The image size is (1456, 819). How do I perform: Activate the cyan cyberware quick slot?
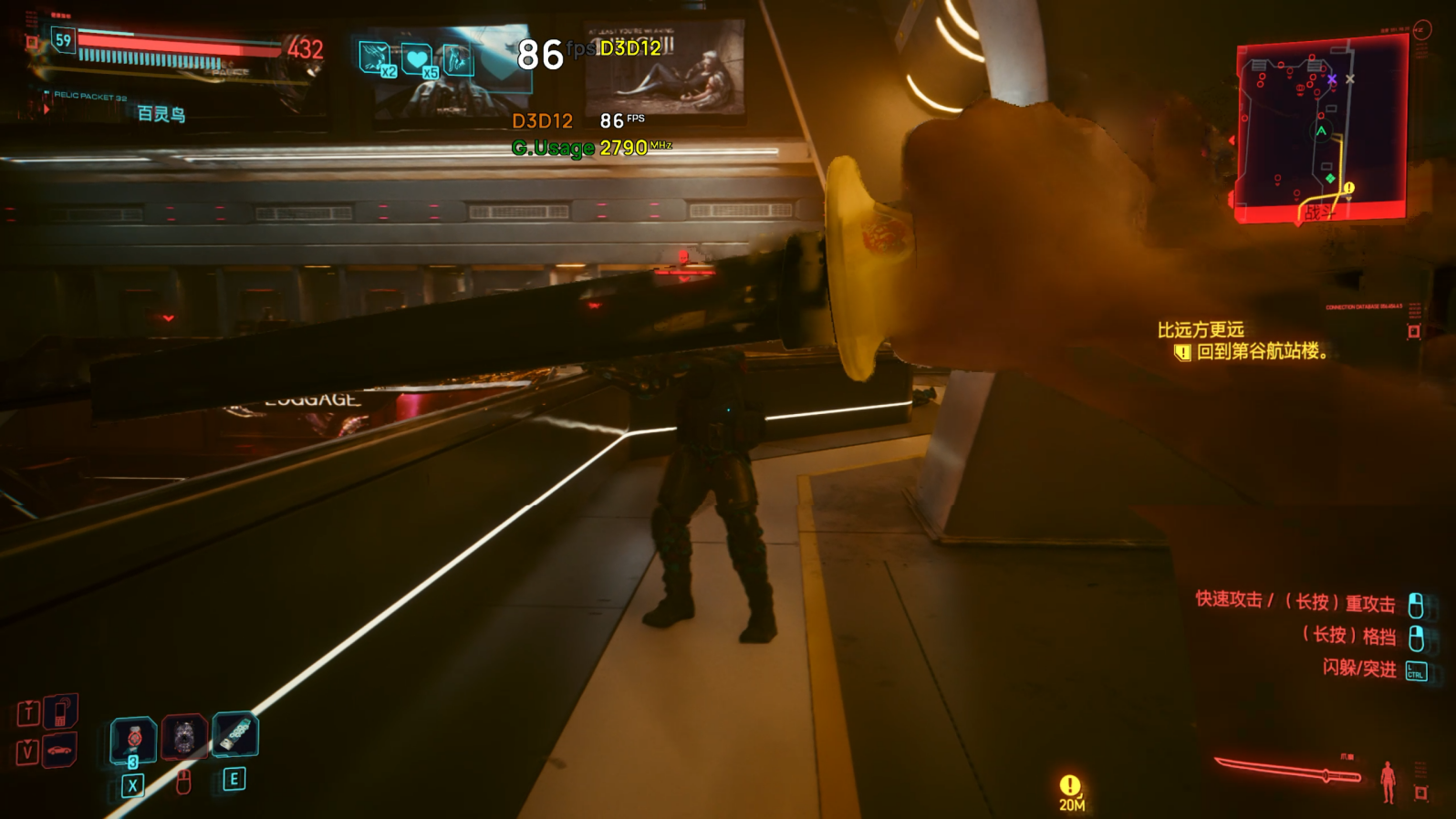[235, 734]
